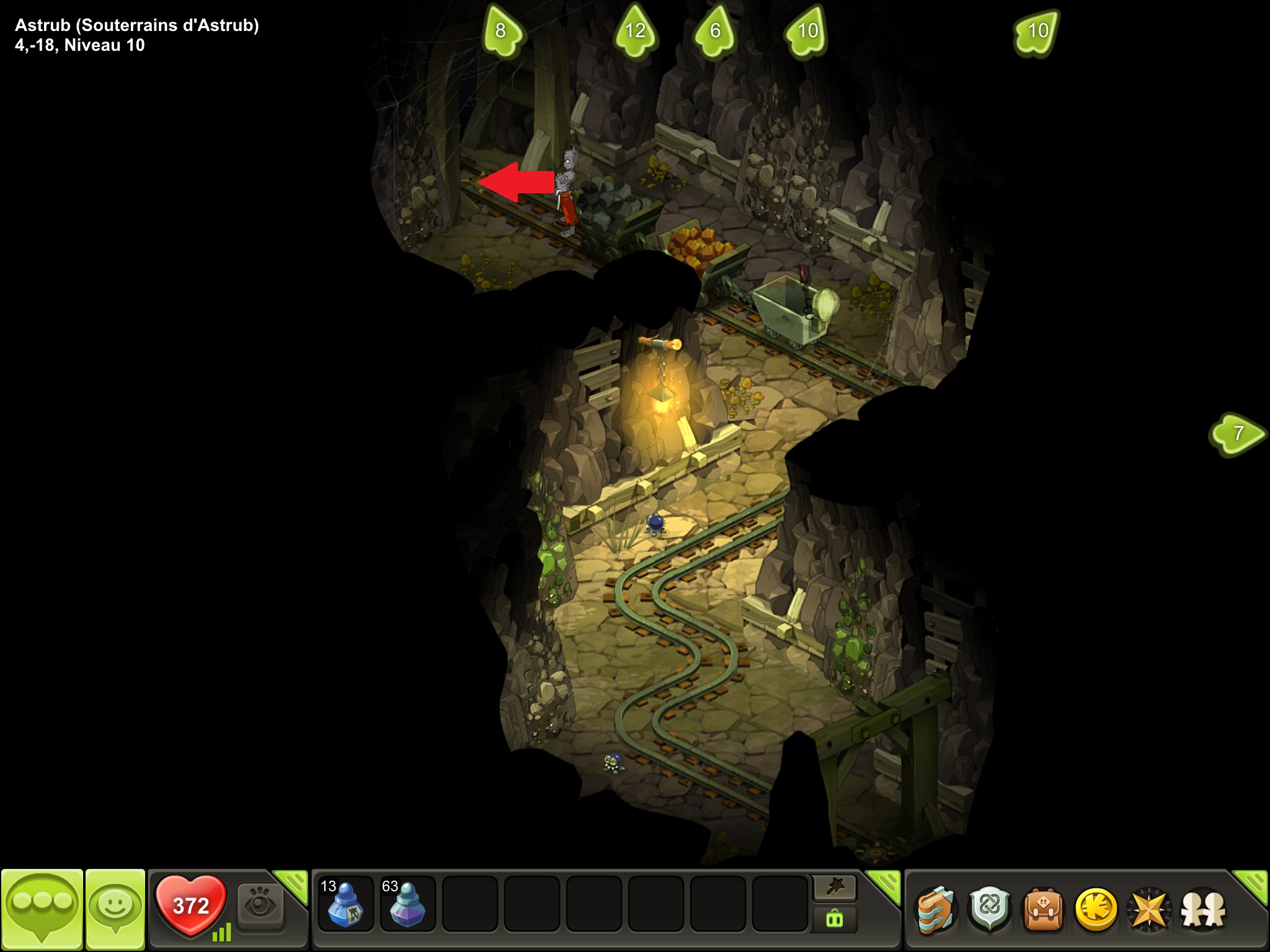Select the blue potion slot with 13
Screen dimensions: 1270x952
coord(345,904)
